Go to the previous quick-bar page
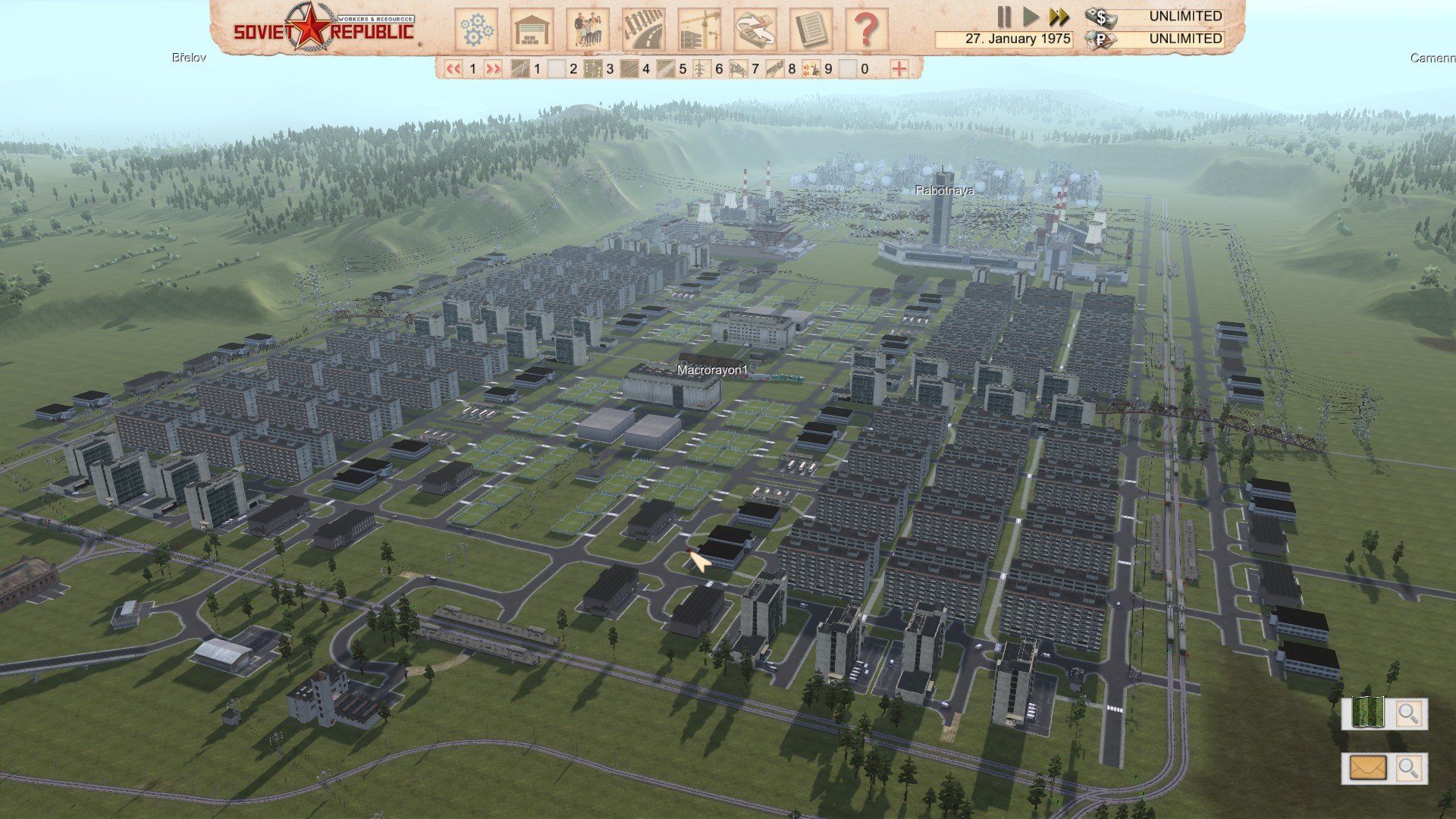Screen dimensions: 1456x819 click(x=453, y=69)
